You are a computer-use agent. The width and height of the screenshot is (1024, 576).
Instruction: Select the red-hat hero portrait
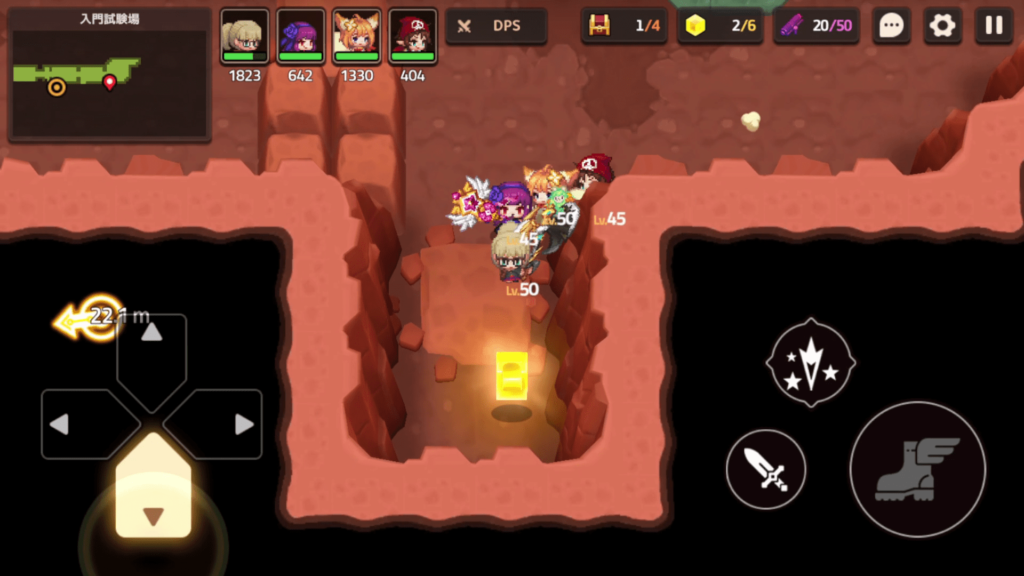coord(413,37)
